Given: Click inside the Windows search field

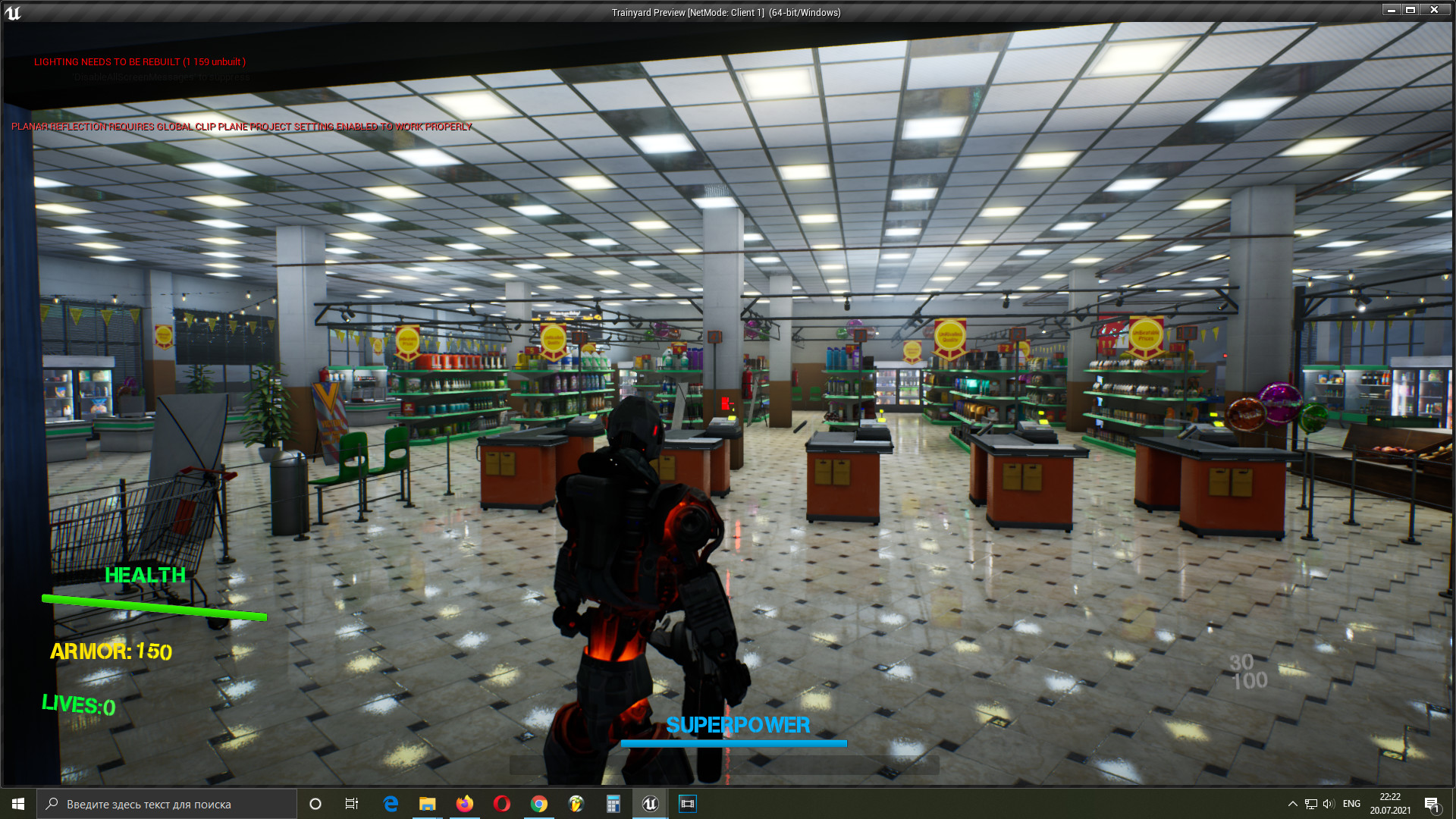Looking at the screenshot, I should (x=167, y=804).
